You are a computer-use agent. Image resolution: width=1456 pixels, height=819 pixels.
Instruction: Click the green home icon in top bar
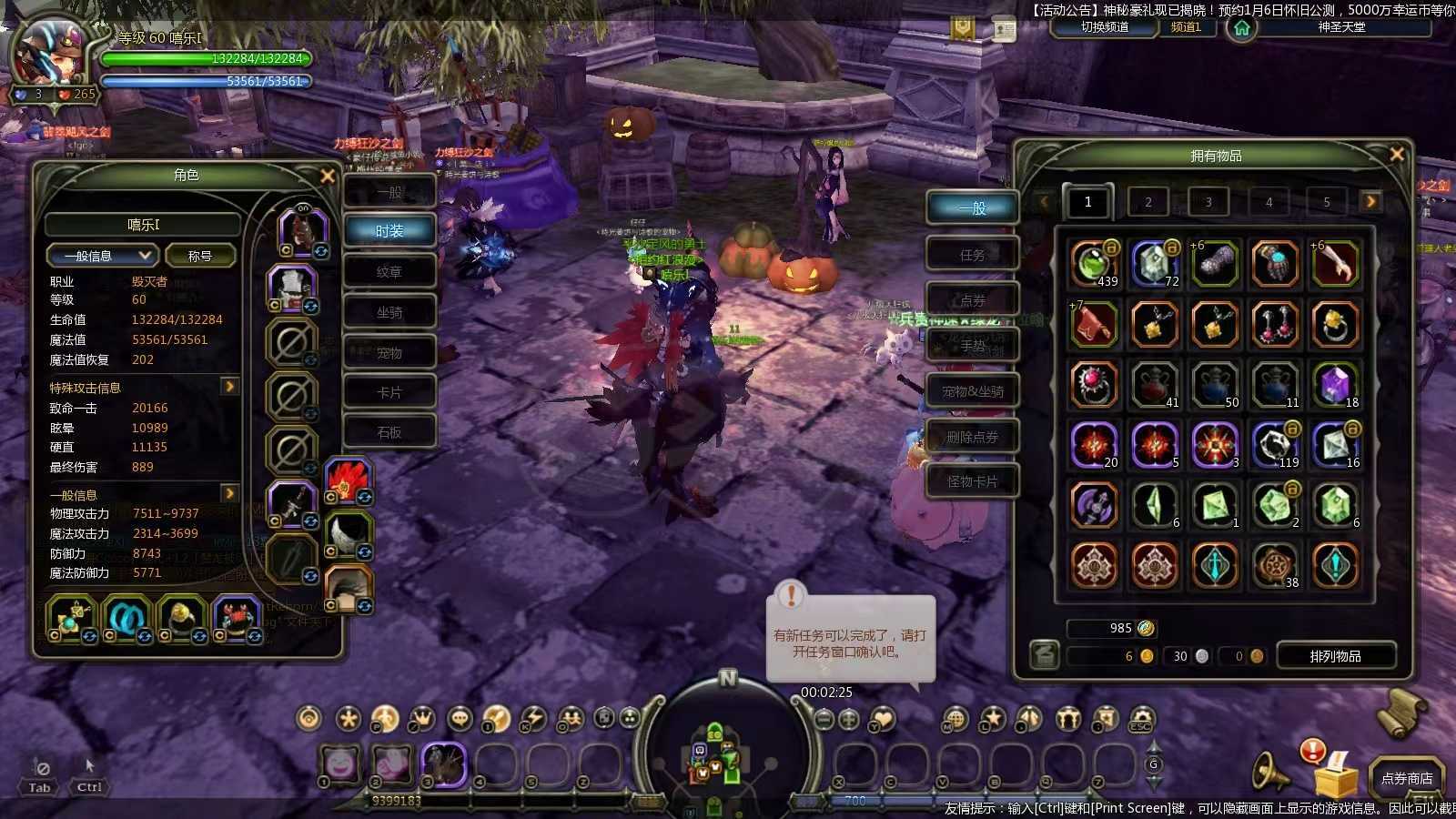pos(1241,28)
